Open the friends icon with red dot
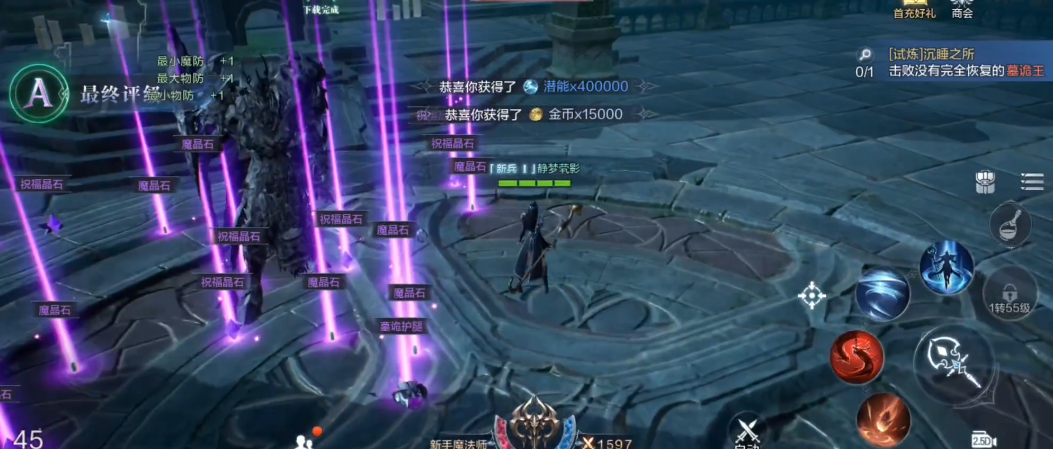1053x449 pixels. pos(304,440)
